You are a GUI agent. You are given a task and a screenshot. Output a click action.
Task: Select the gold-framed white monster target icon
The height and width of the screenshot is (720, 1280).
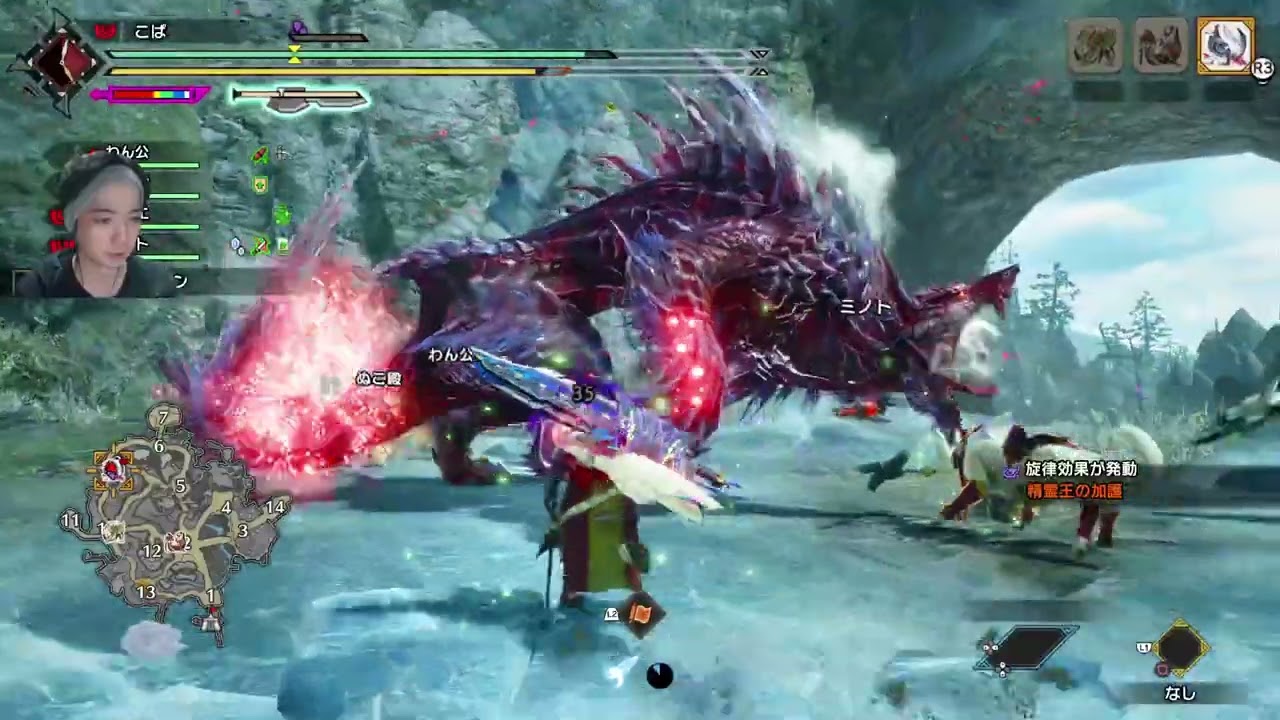(x=1224, y=46)
